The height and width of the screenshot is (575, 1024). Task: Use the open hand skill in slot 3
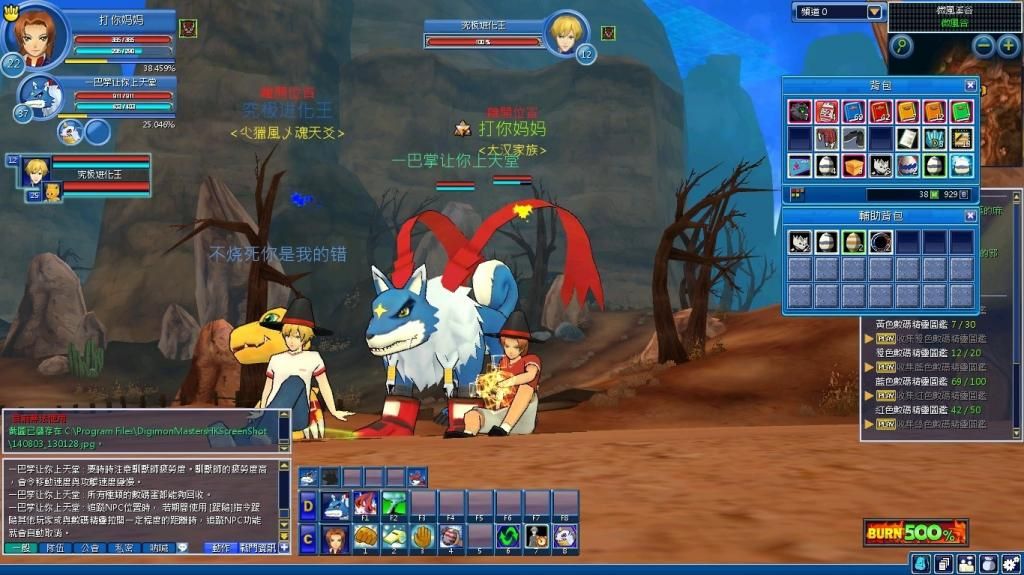pos(423,537)
